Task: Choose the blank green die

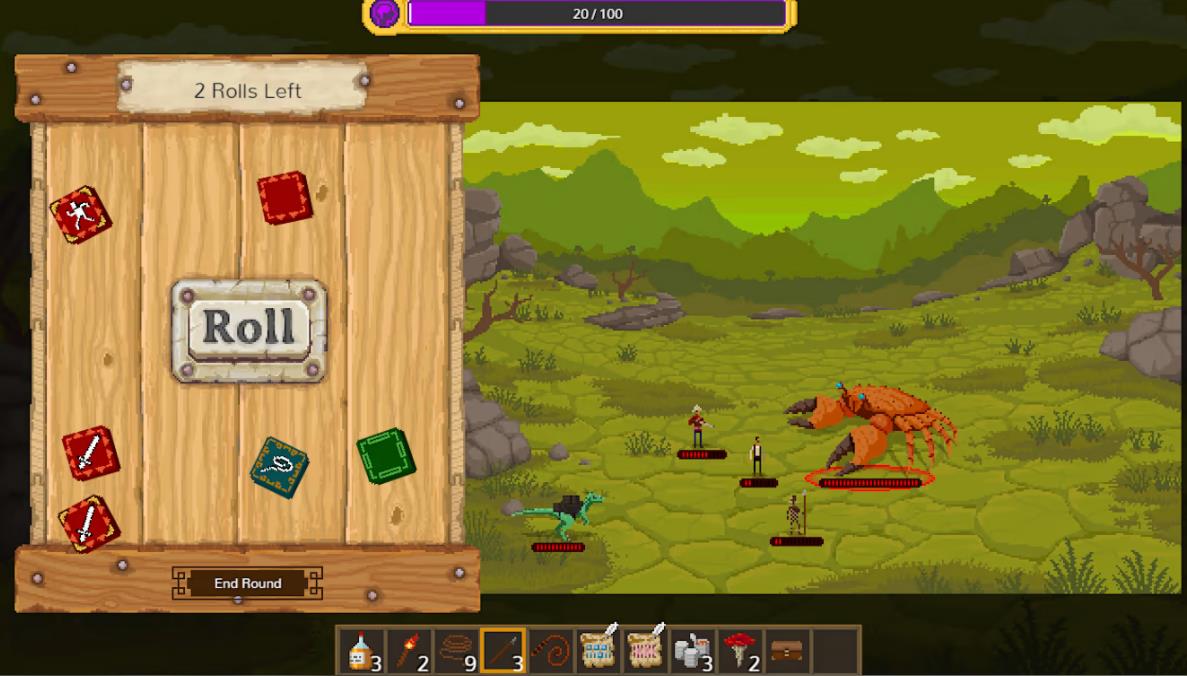Action: click(386, 456)
